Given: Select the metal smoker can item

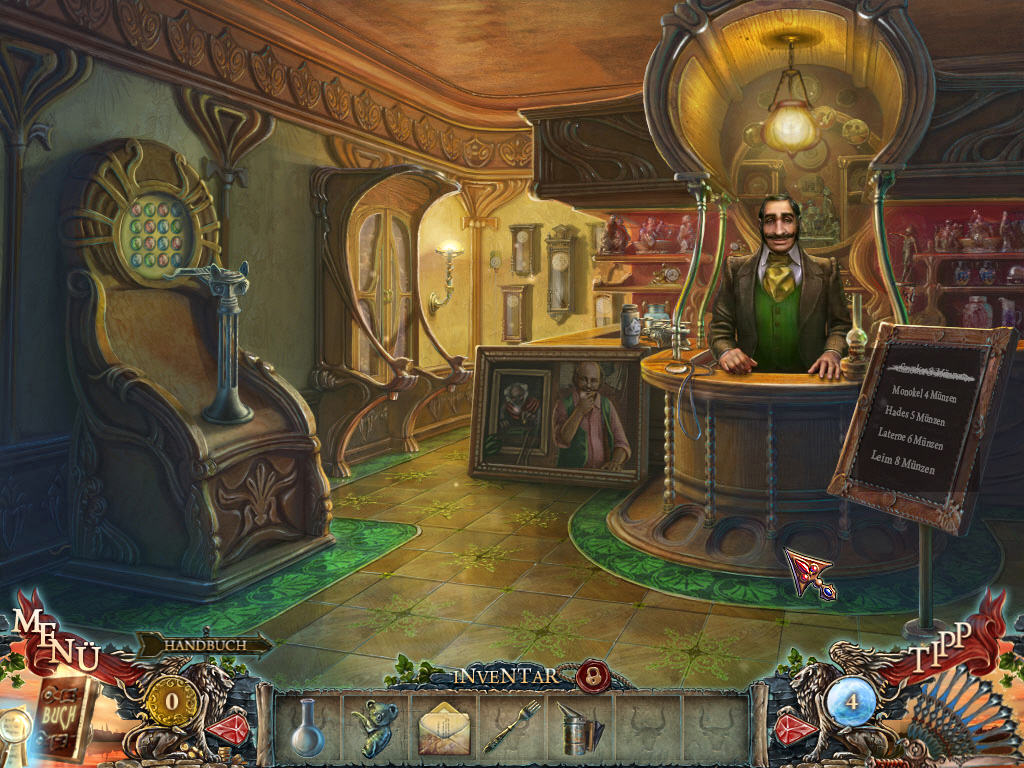Looking at the screenshot, I should [580, 727].
